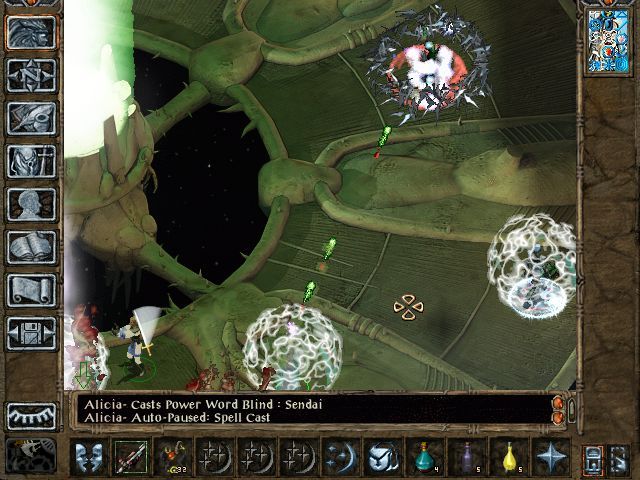
Task: Open the options floppy disk button
Action: [x=31, y=333]
